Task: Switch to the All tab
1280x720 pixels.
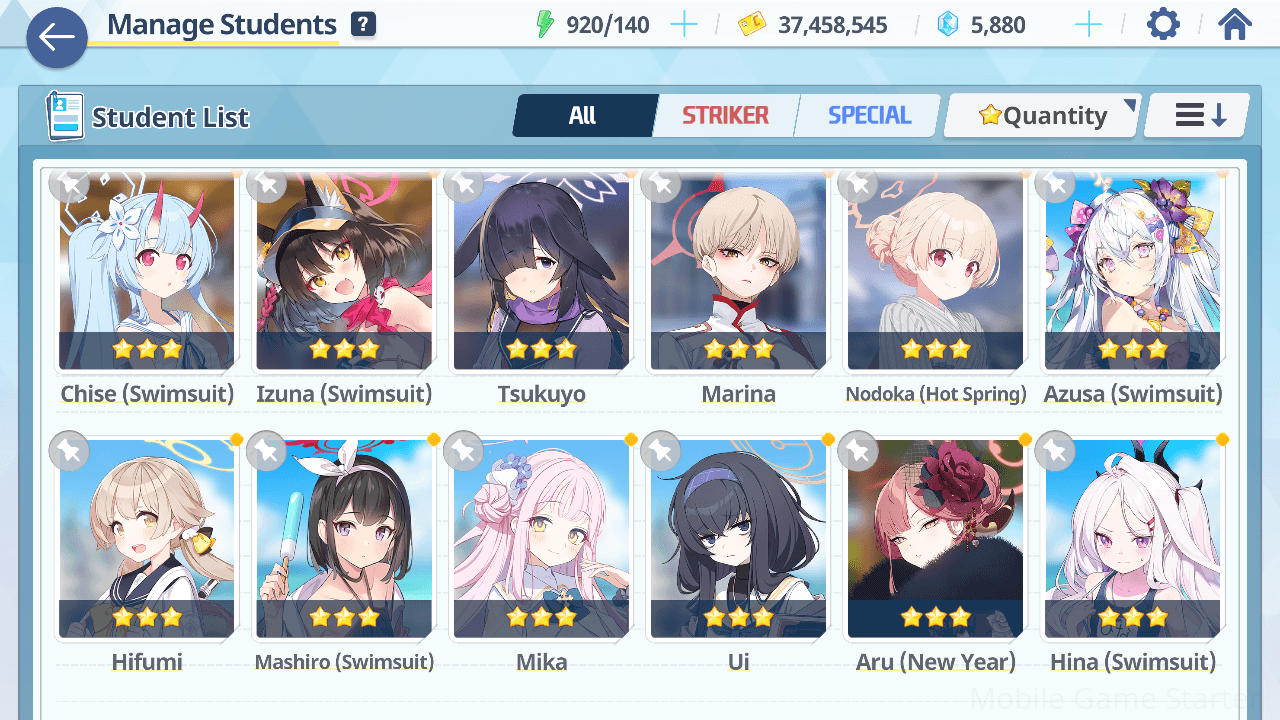Action: click(583, 116)
